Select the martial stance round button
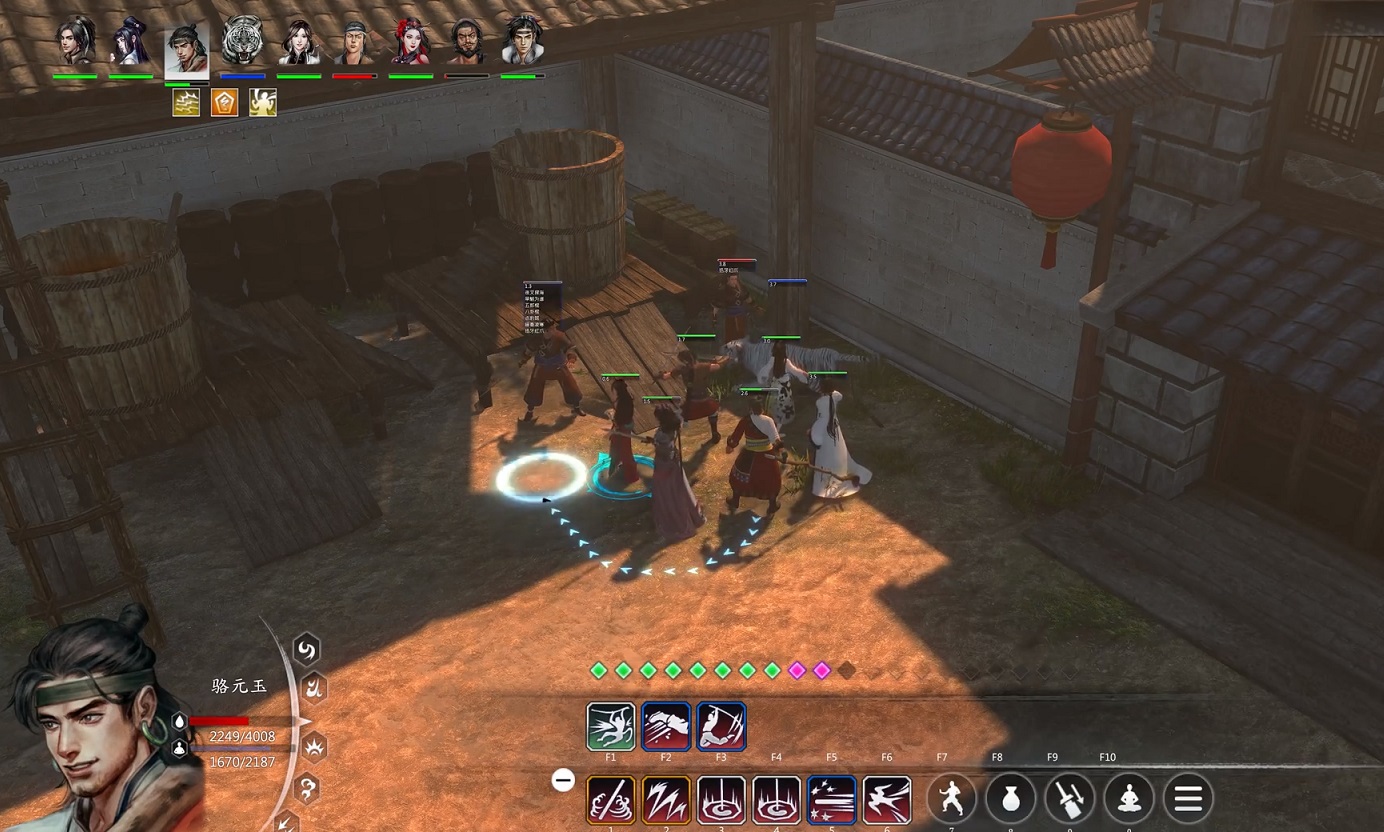Viewport: 1384px width, 832px height. click(951, 799)
